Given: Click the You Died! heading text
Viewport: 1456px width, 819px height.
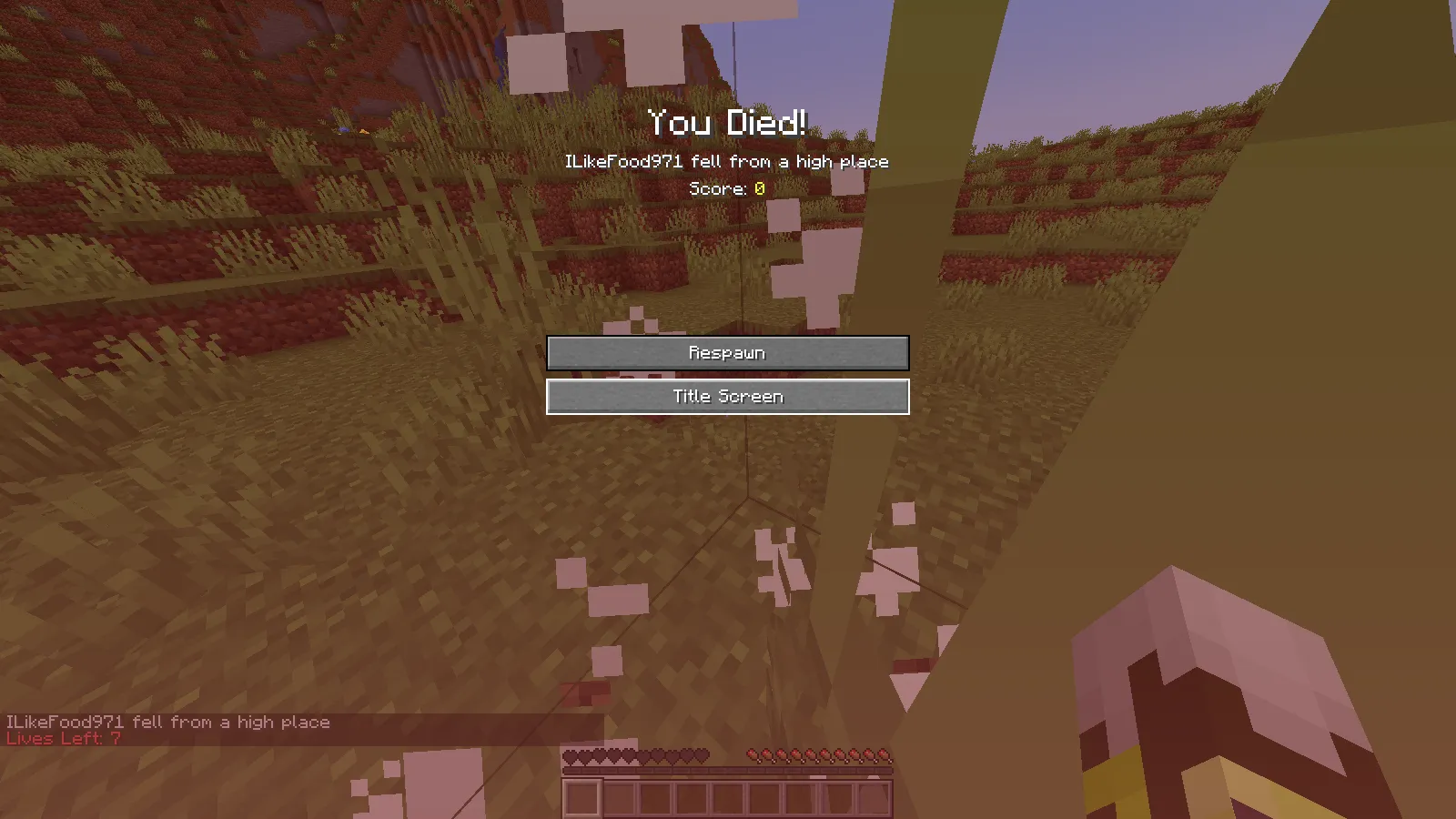Looking at the screenshot, I should 728,121.
